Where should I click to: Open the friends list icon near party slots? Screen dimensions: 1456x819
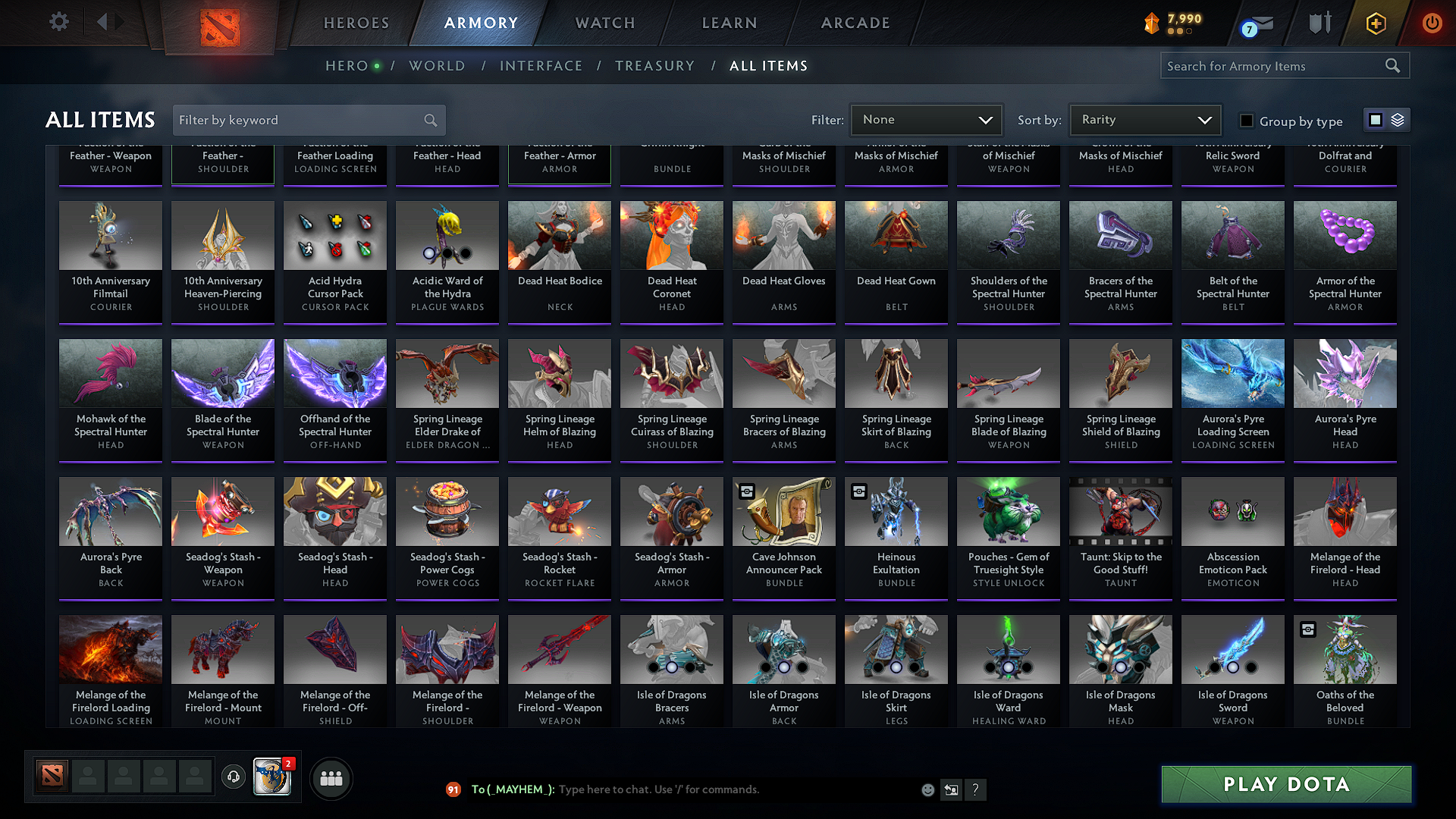(x=332, y=777)
